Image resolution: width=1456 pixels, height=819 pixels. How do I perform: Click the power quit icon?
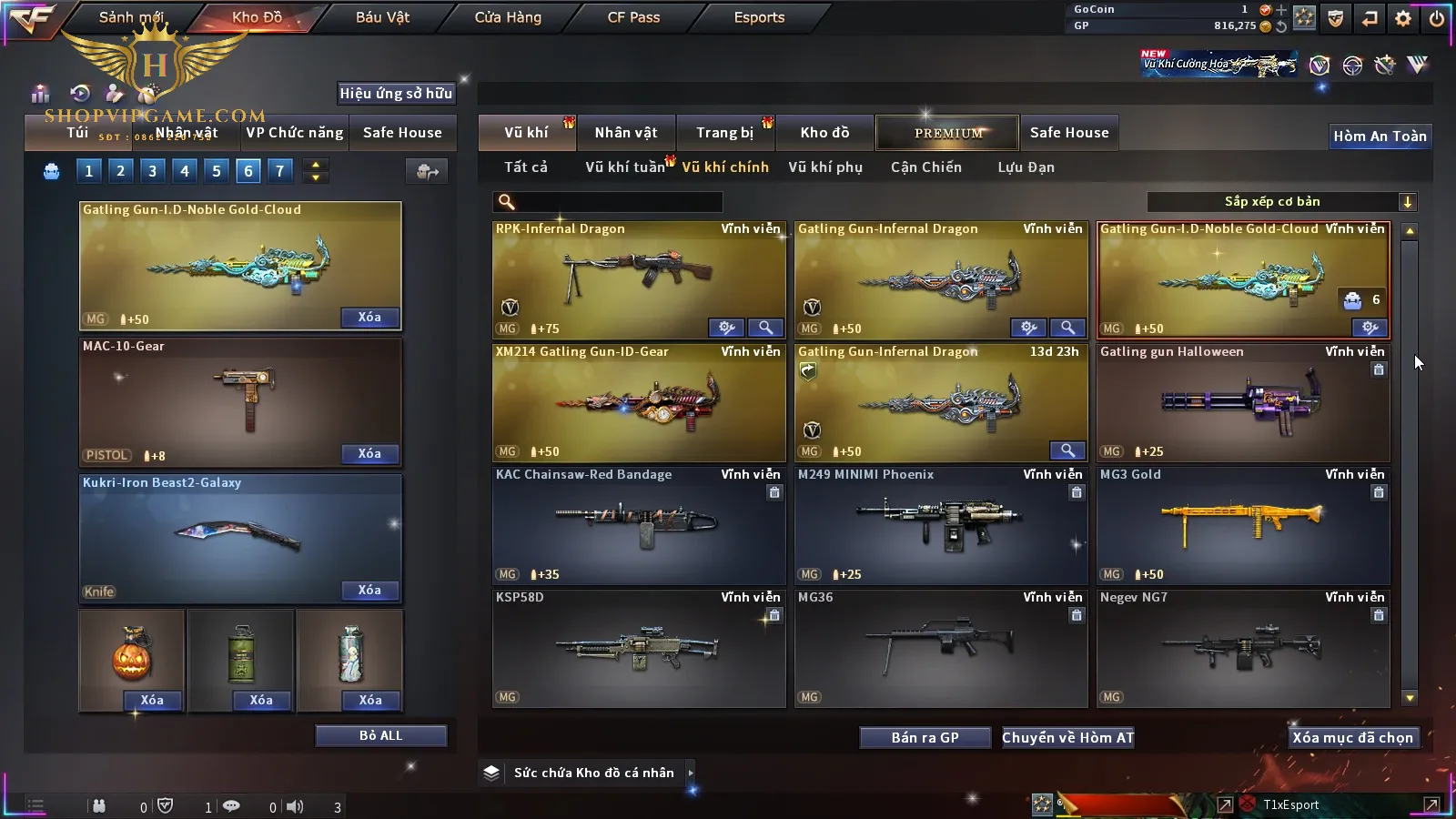click(x=1436, y=18)
